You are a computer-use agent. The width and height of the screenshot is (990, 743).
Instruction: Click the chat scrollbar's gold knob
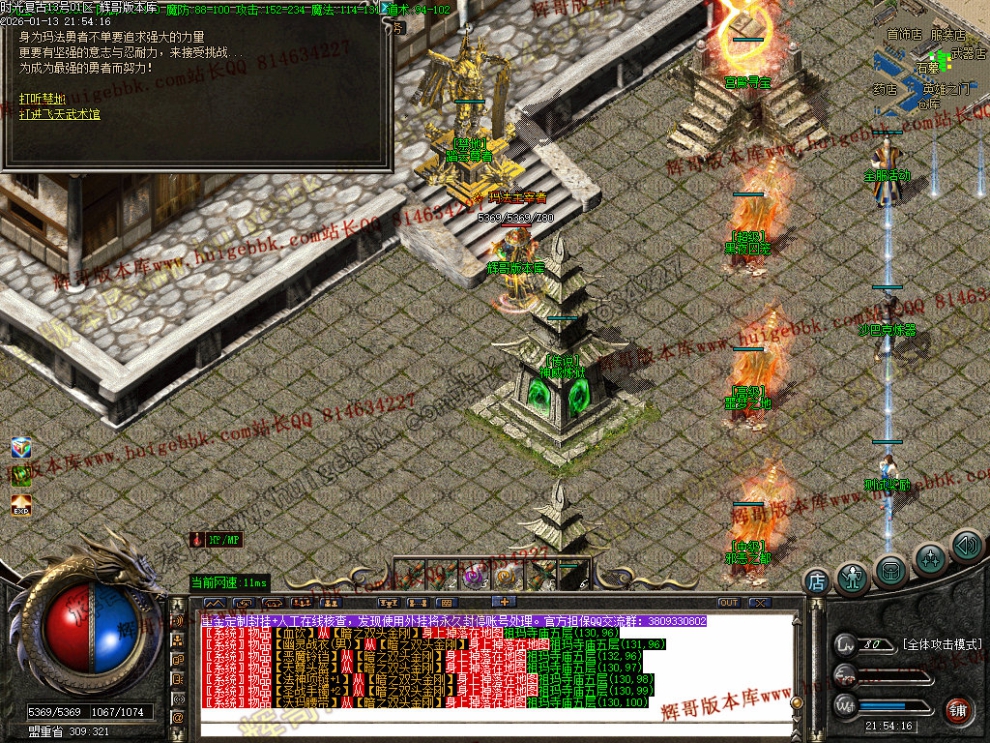[x=797, y=702]
